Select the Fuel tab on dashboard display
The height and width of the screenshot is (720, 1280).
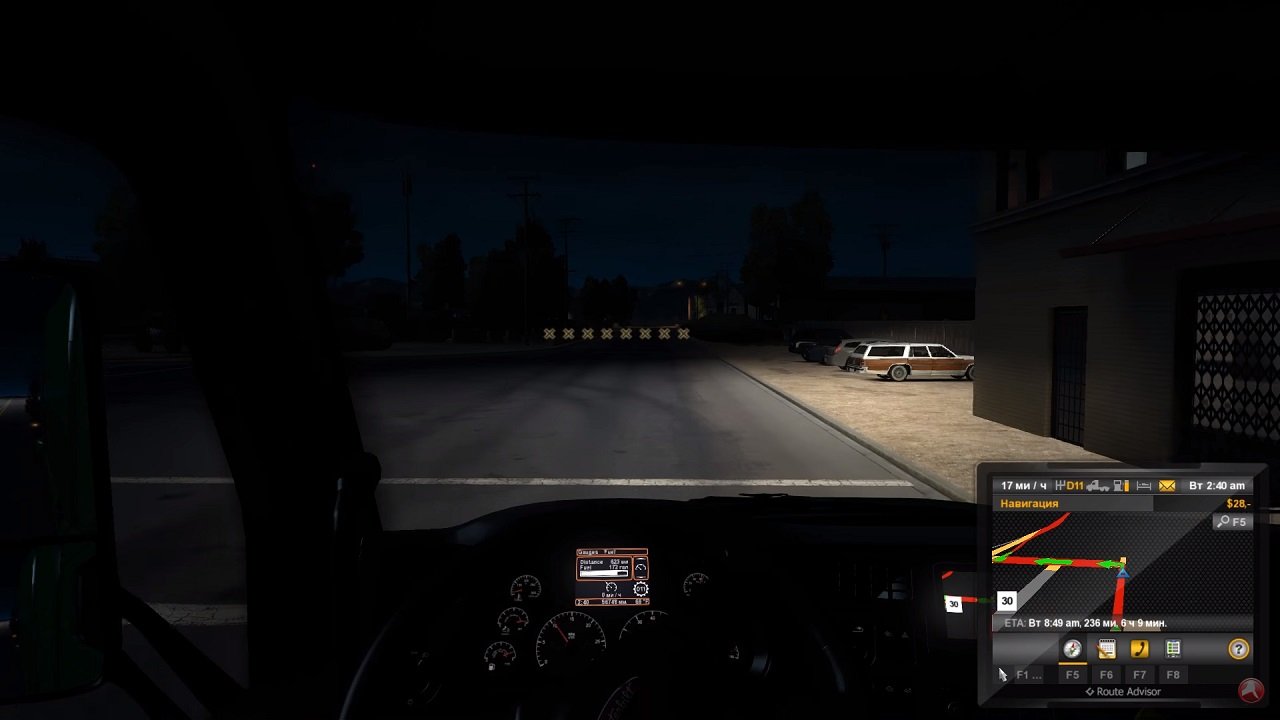(606, 551)
